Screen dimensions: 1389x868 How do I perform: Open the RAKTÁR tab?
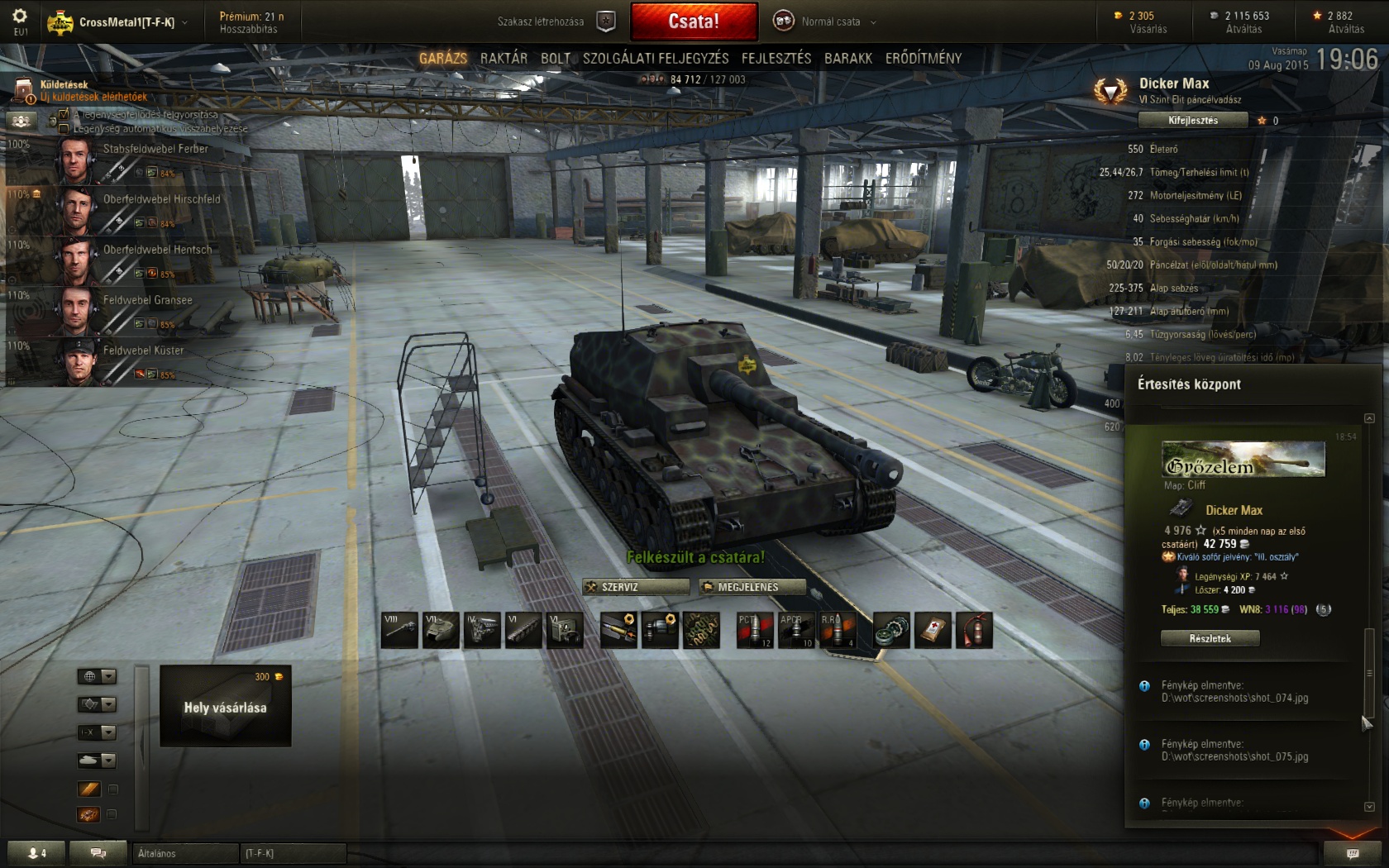click(x=504, y=58)
